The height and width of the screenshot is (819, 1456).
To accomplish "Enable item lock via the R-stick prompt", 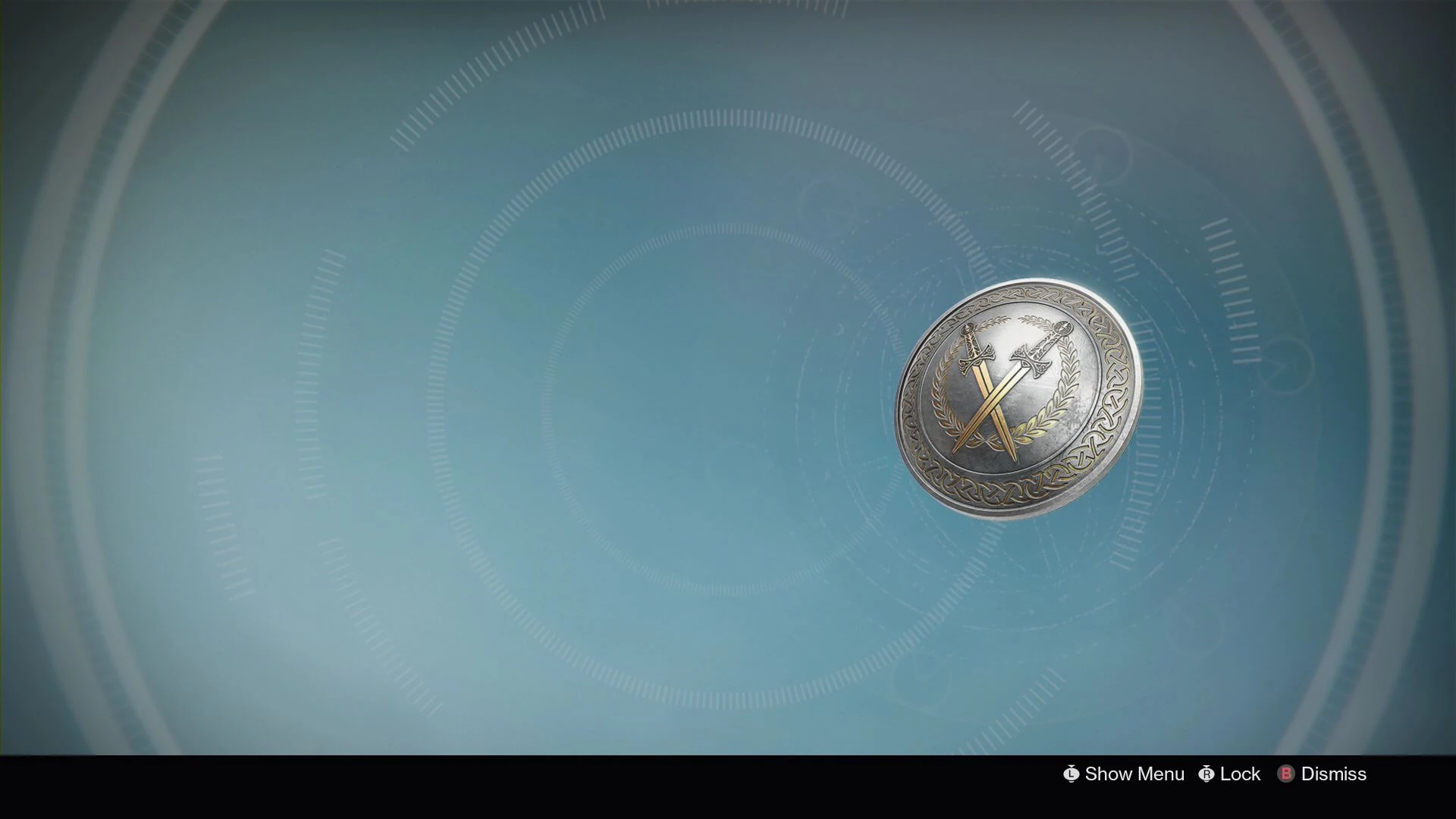I will click(x=1207, y=774).
